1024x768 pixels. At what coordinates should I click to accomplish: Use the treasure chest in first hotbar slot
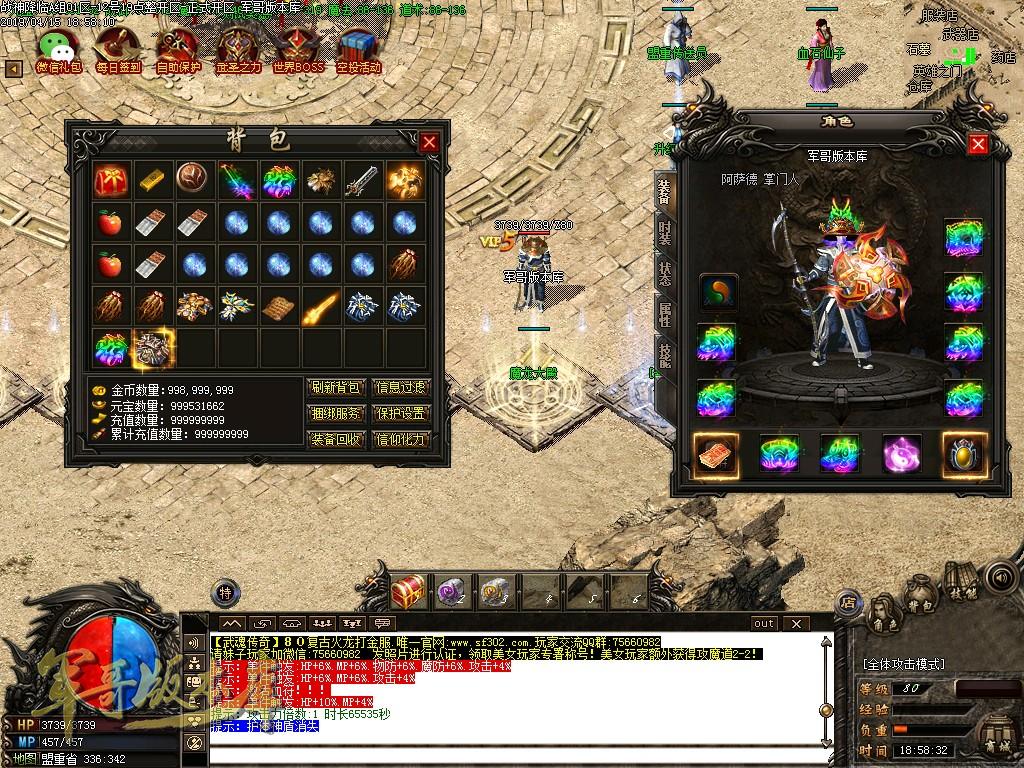coord(407,590)
